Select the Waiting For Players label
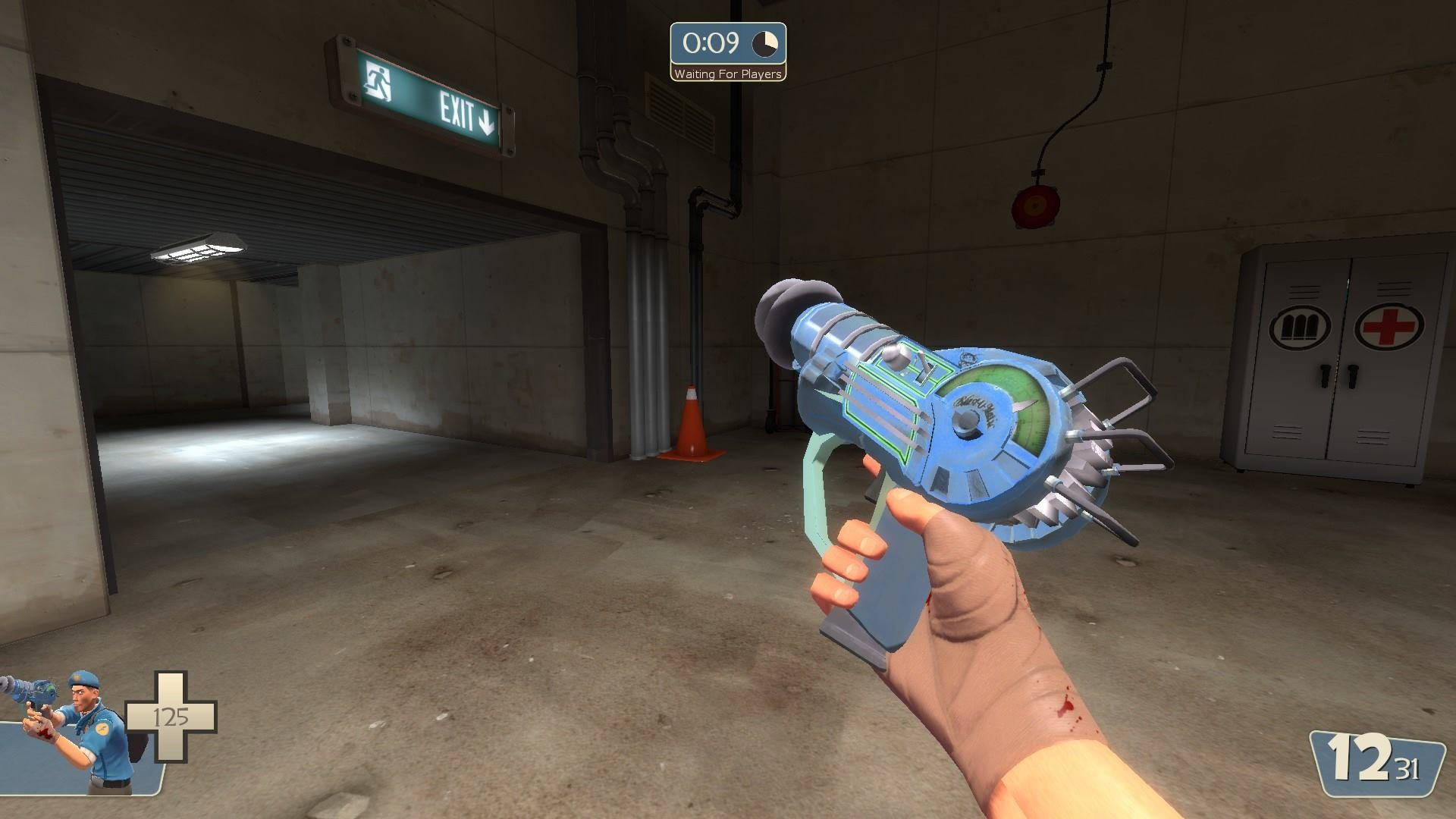 point(726,74)
